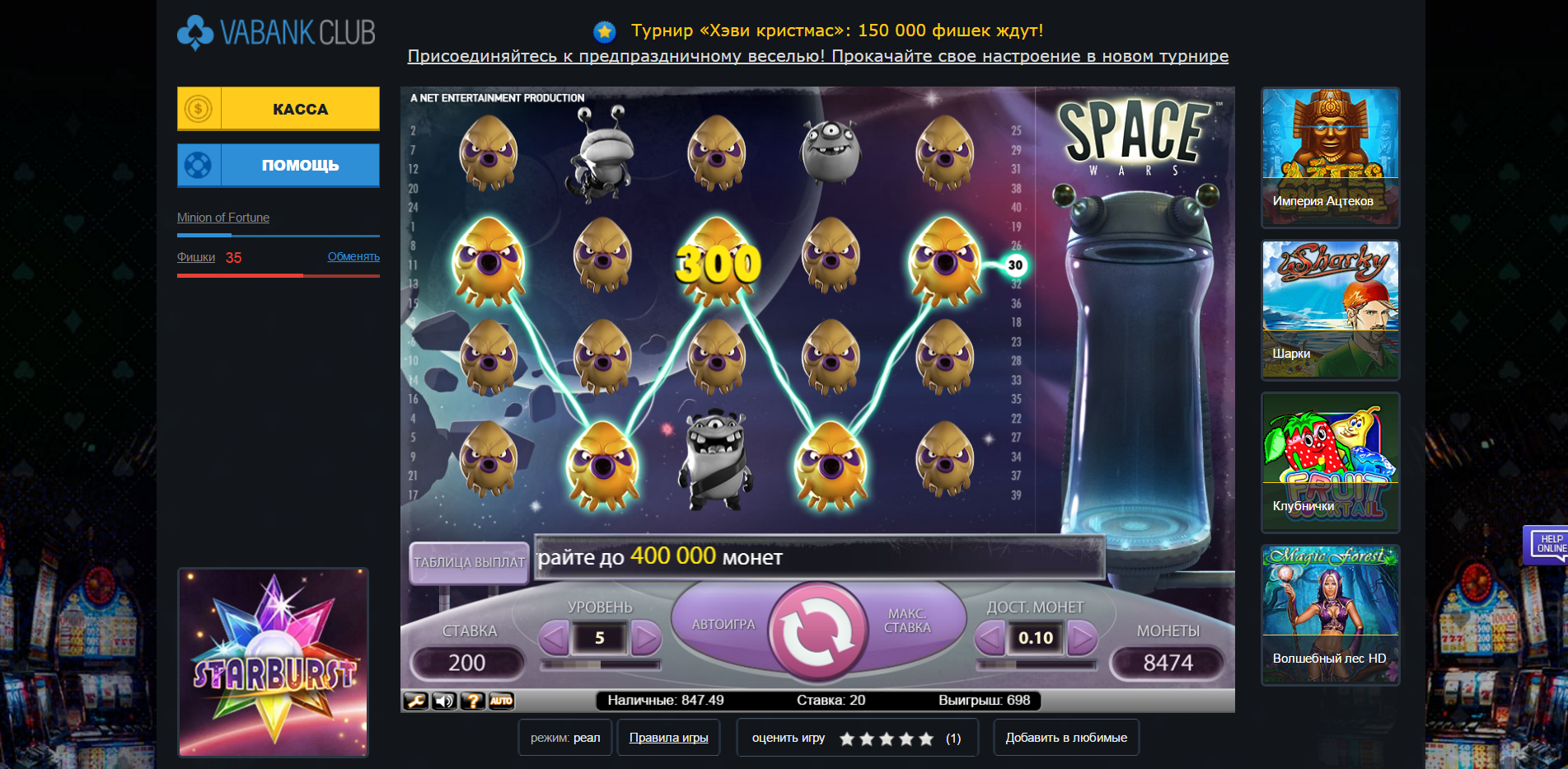Follow the Обменять exchange link
The image size is (1568, 769).
point(353,256)
